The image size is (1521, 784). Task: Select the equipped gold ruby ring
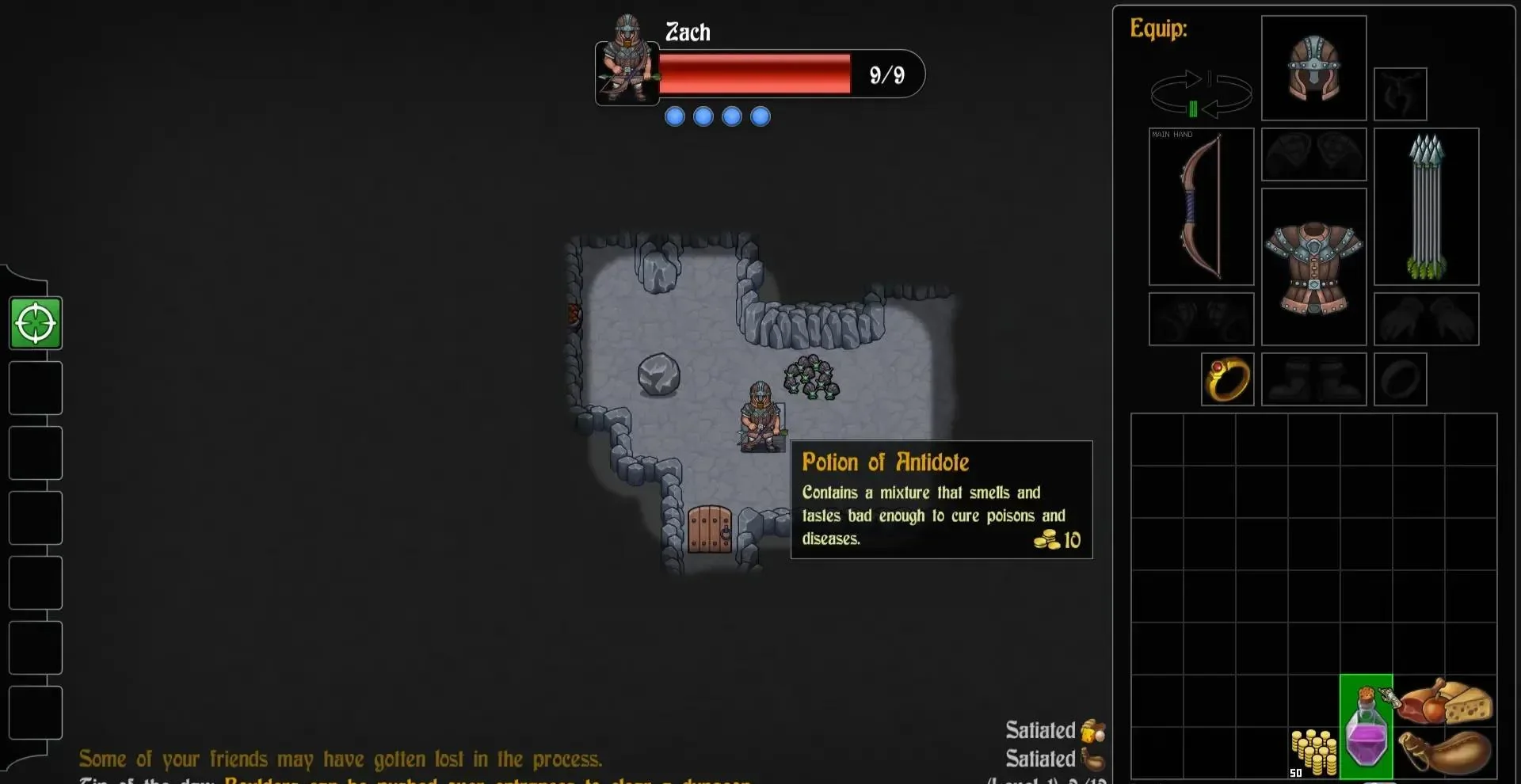click(x=1227, y=379)
